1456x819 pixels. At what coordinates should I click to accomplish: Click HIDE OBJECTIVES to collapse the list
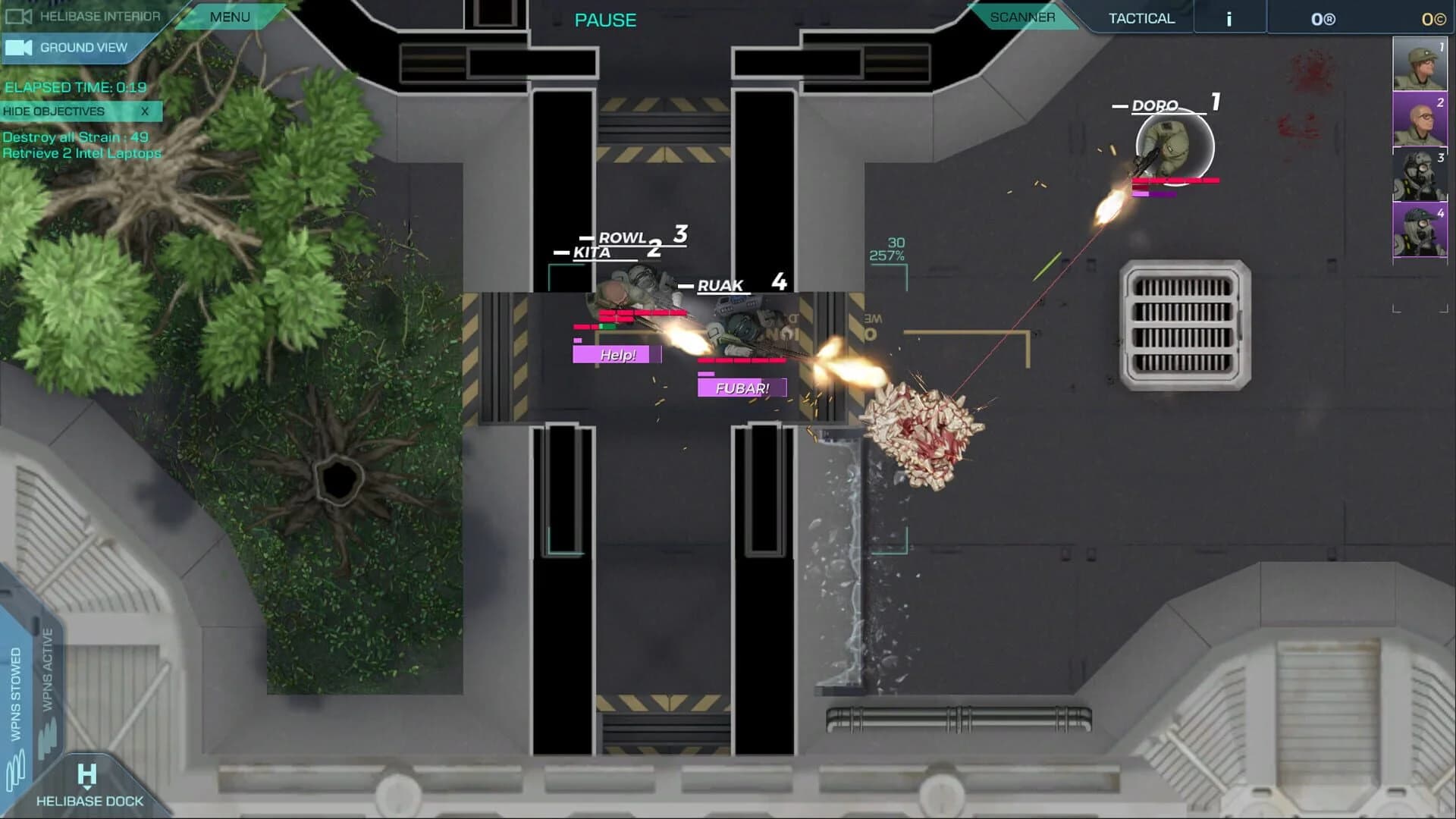point(53,111)
